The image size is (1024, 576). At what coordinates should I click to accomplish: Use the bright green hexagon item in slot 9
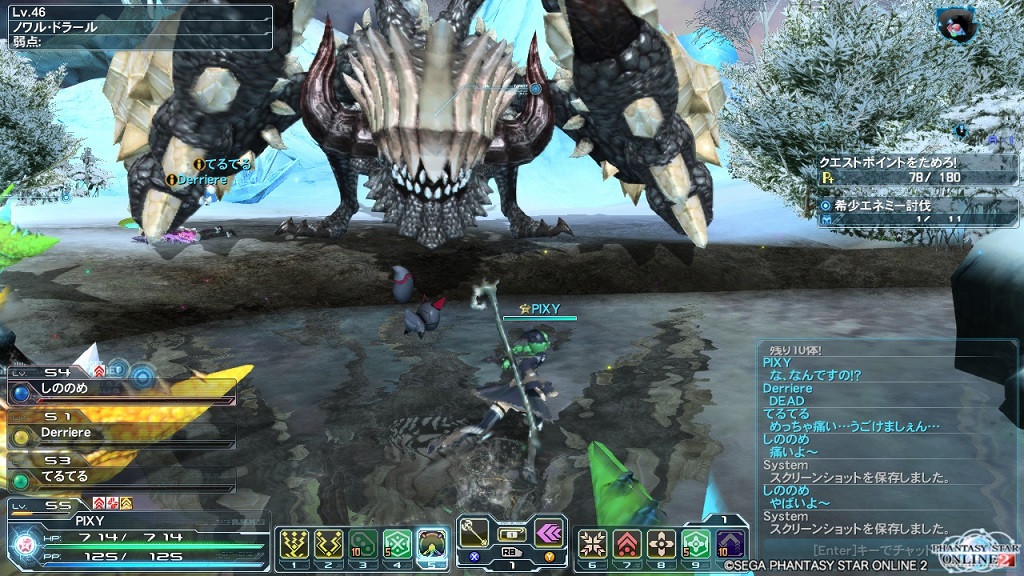click(695, 543)
